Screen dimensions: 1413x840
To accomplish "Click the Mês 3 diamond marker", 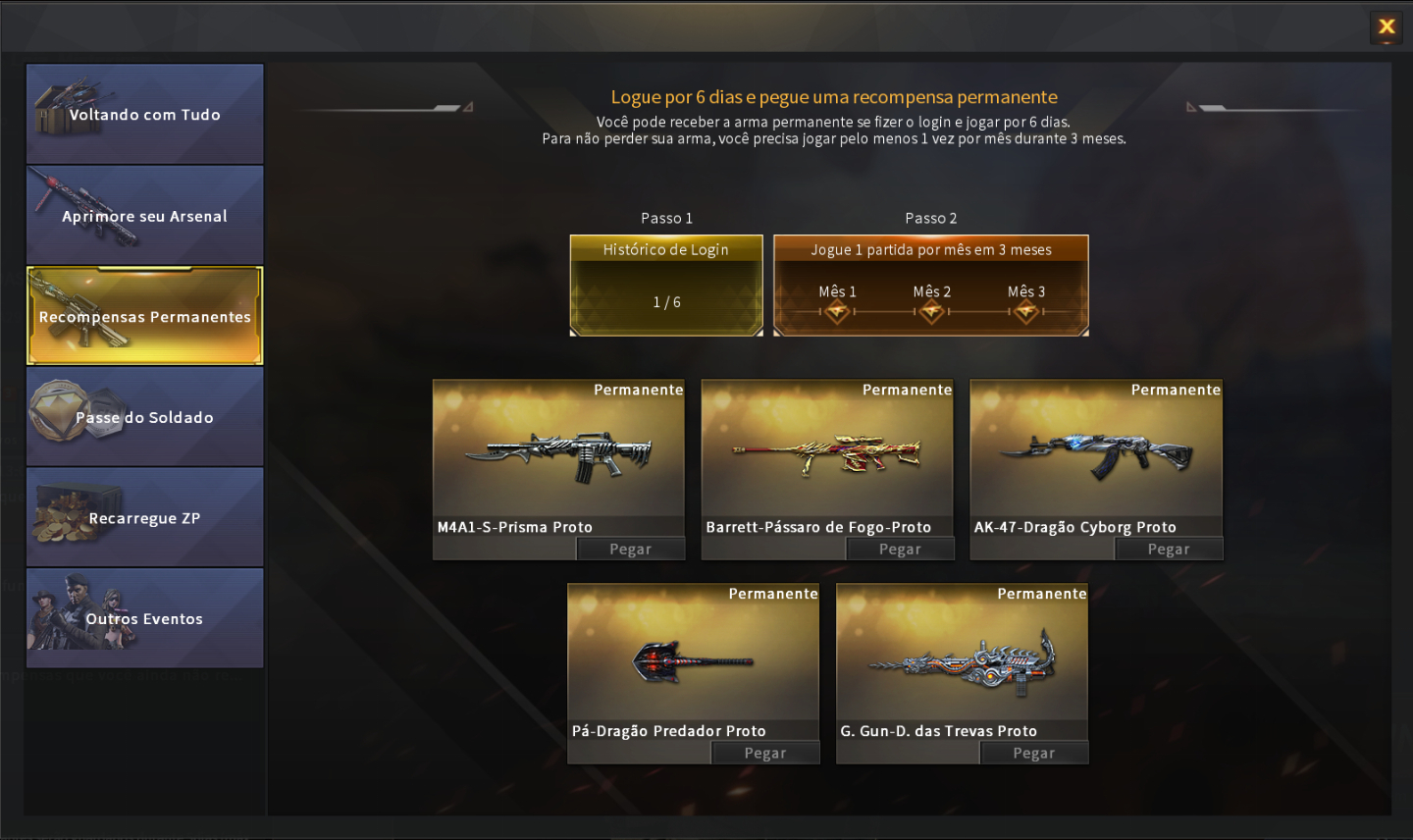I will [1026, 312].
